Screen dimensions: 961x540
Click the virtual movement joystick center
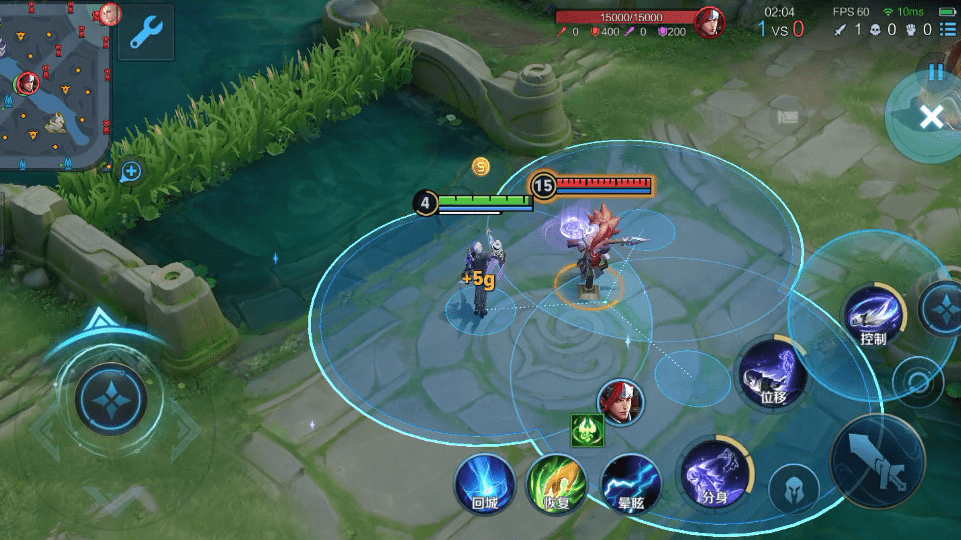pos(110,399)
